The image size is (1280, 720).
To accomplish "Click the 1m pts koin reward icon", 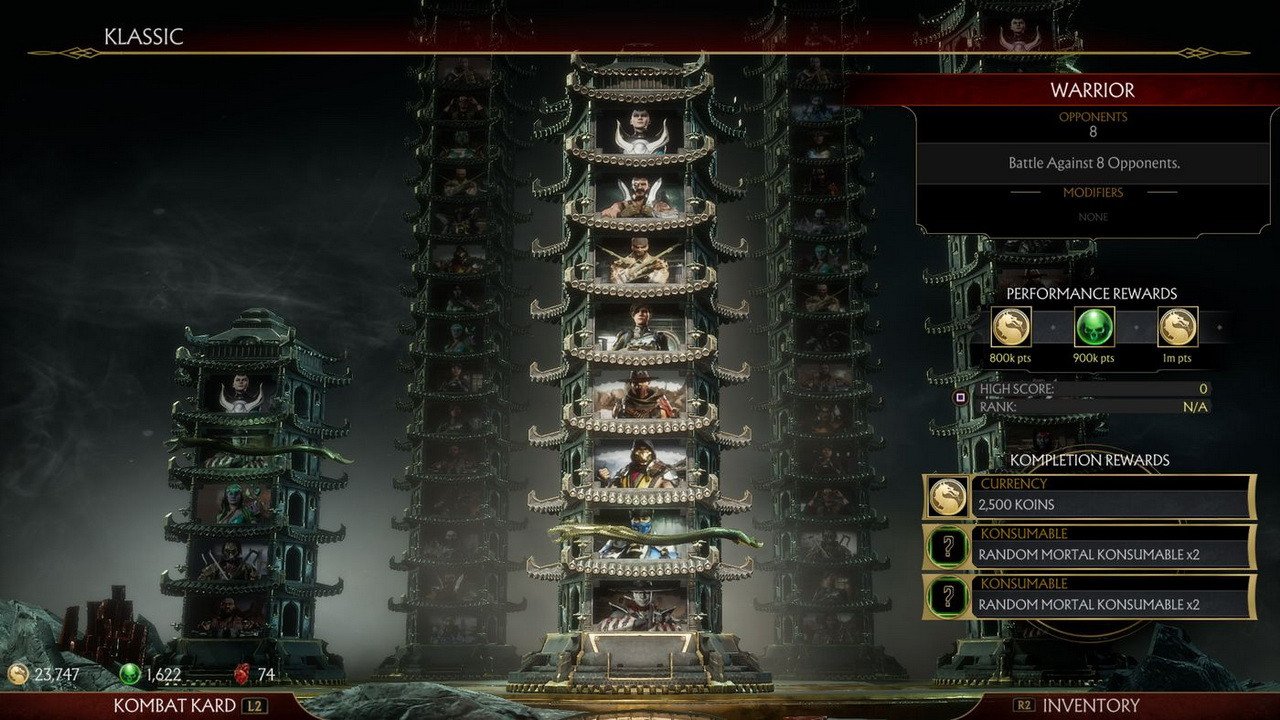I will click(1177, 328).
